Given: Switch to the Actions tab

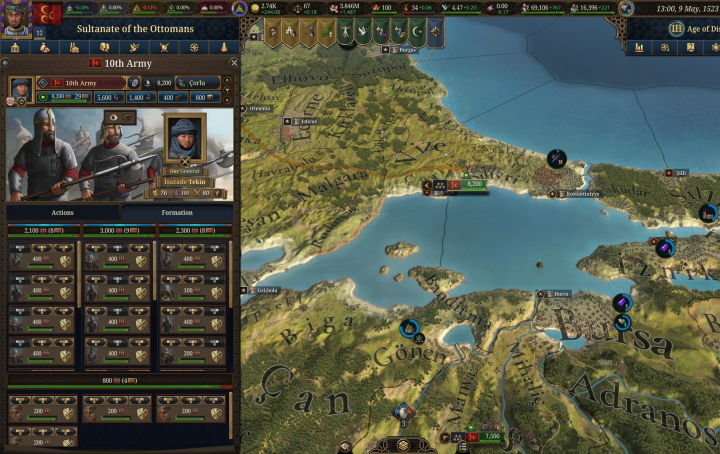Looking at the screenshot, I should [62, 213].
